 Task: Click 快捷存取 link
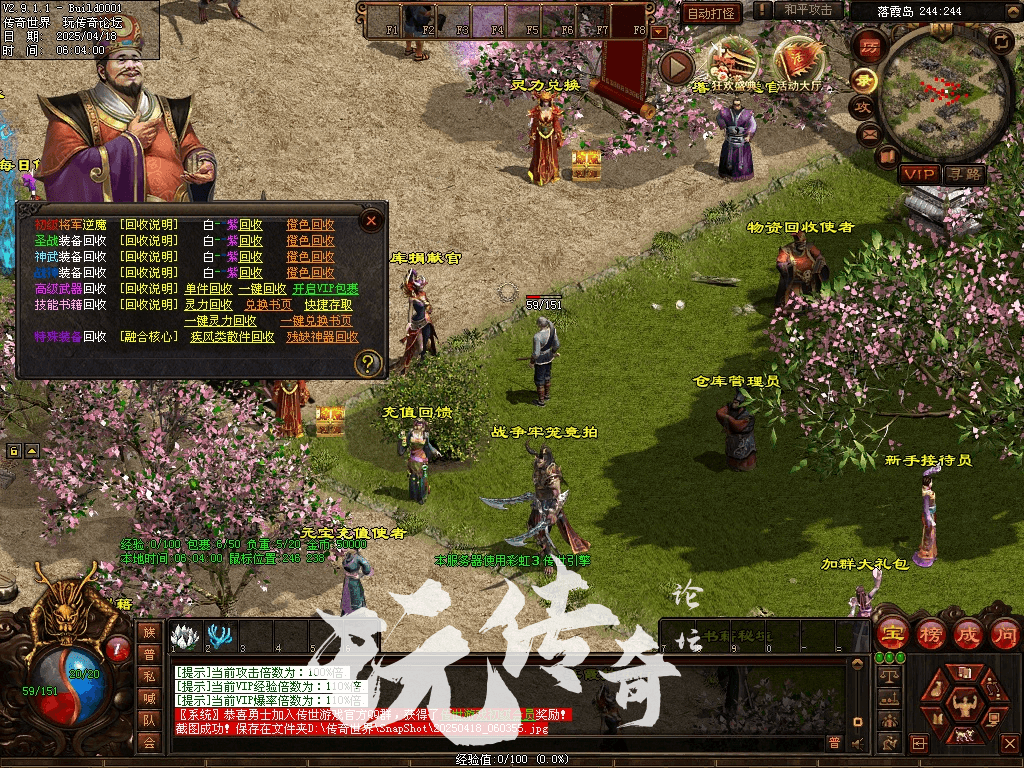pos(328,305)
